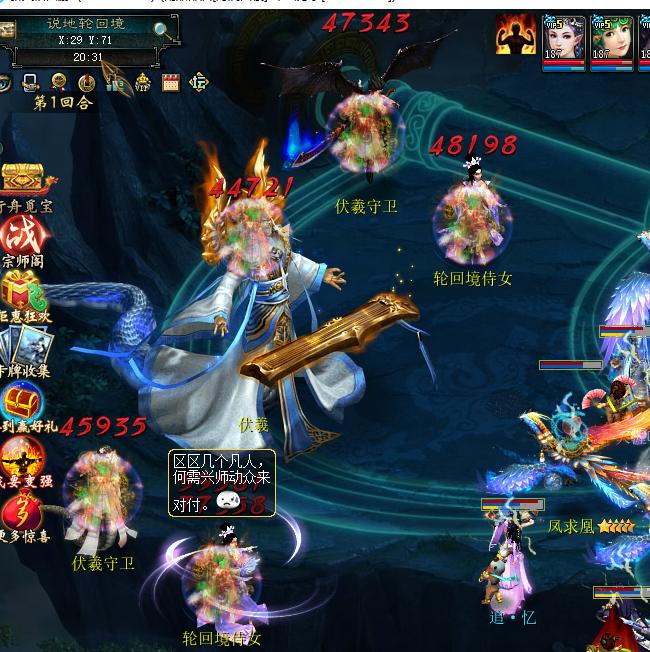Open the treasure boat event (行舟觅宝)
The image size is (650, 652).
[24, 180]
